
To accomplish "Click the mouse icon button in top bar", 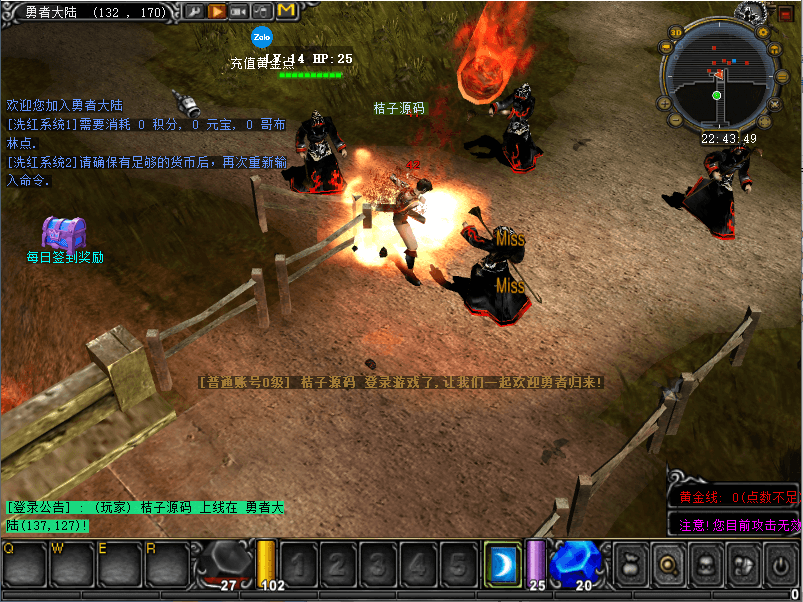I will [262, 11].
